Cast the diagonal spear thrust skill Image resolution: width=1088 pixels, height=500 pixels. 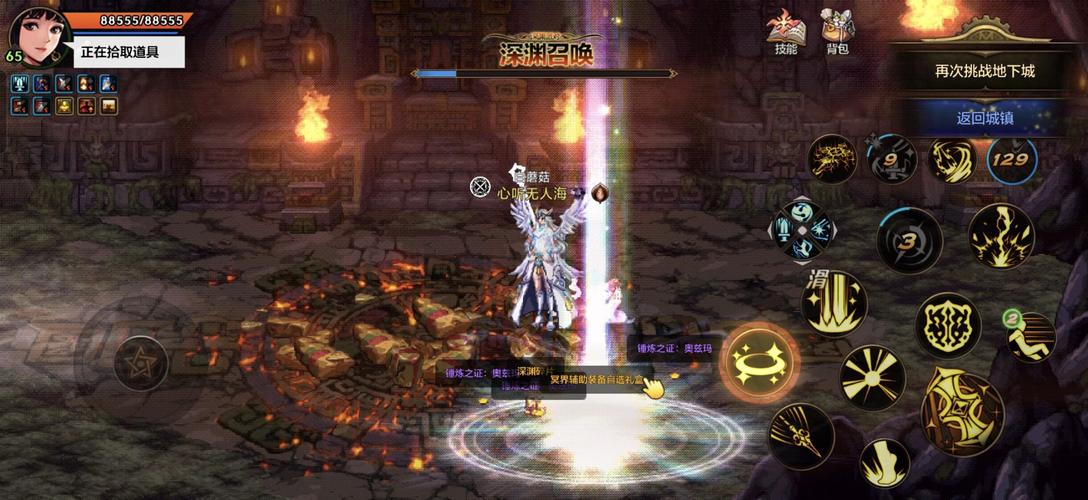801,436
